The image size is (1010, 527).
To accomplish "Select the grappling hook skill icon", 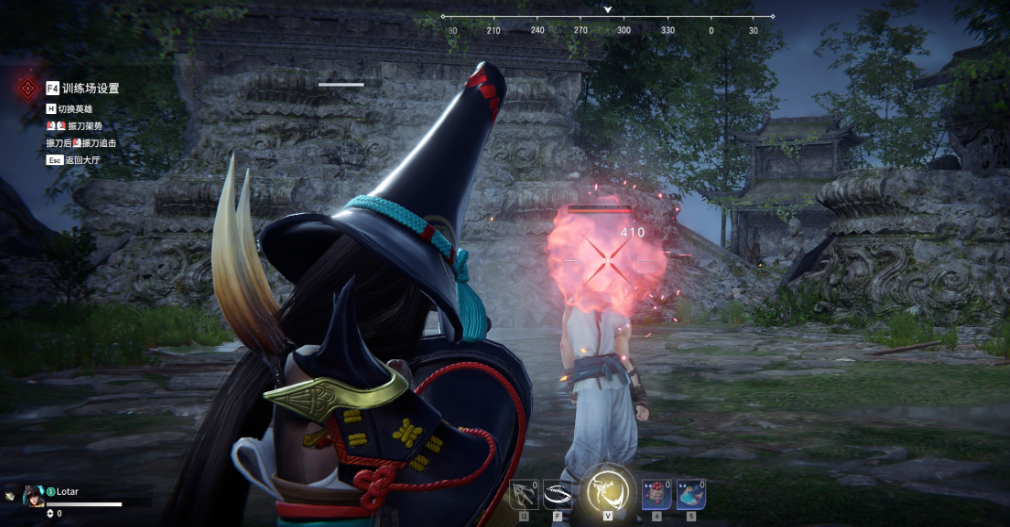I will [523, 494].
